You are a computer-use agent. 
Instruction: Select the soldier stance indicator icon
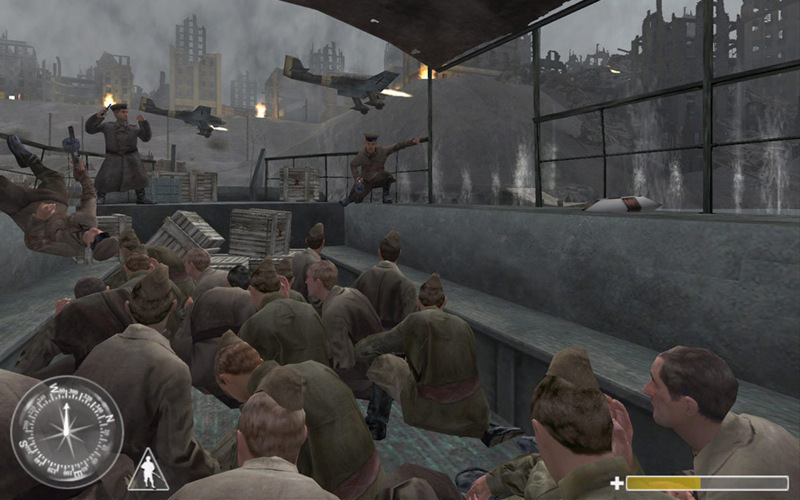(147, 470)
